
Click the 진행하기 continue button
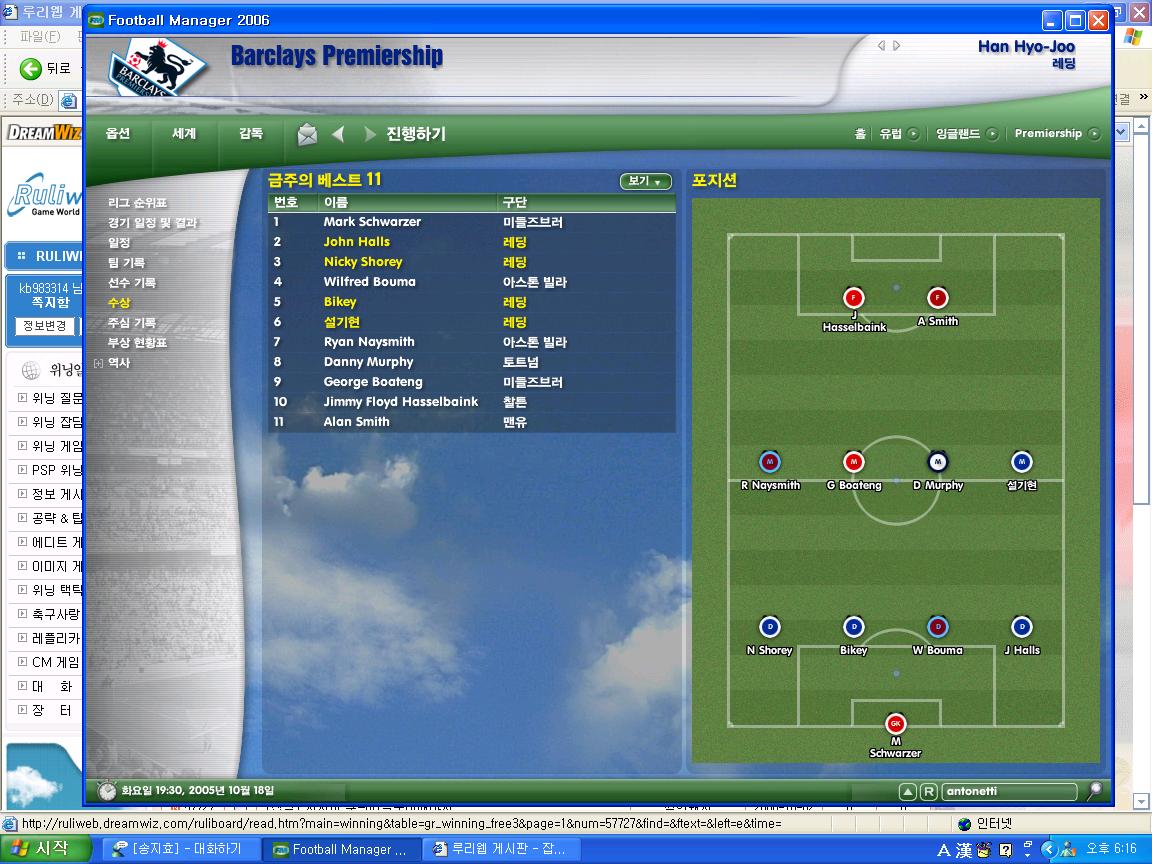click(x=416, y=134)
